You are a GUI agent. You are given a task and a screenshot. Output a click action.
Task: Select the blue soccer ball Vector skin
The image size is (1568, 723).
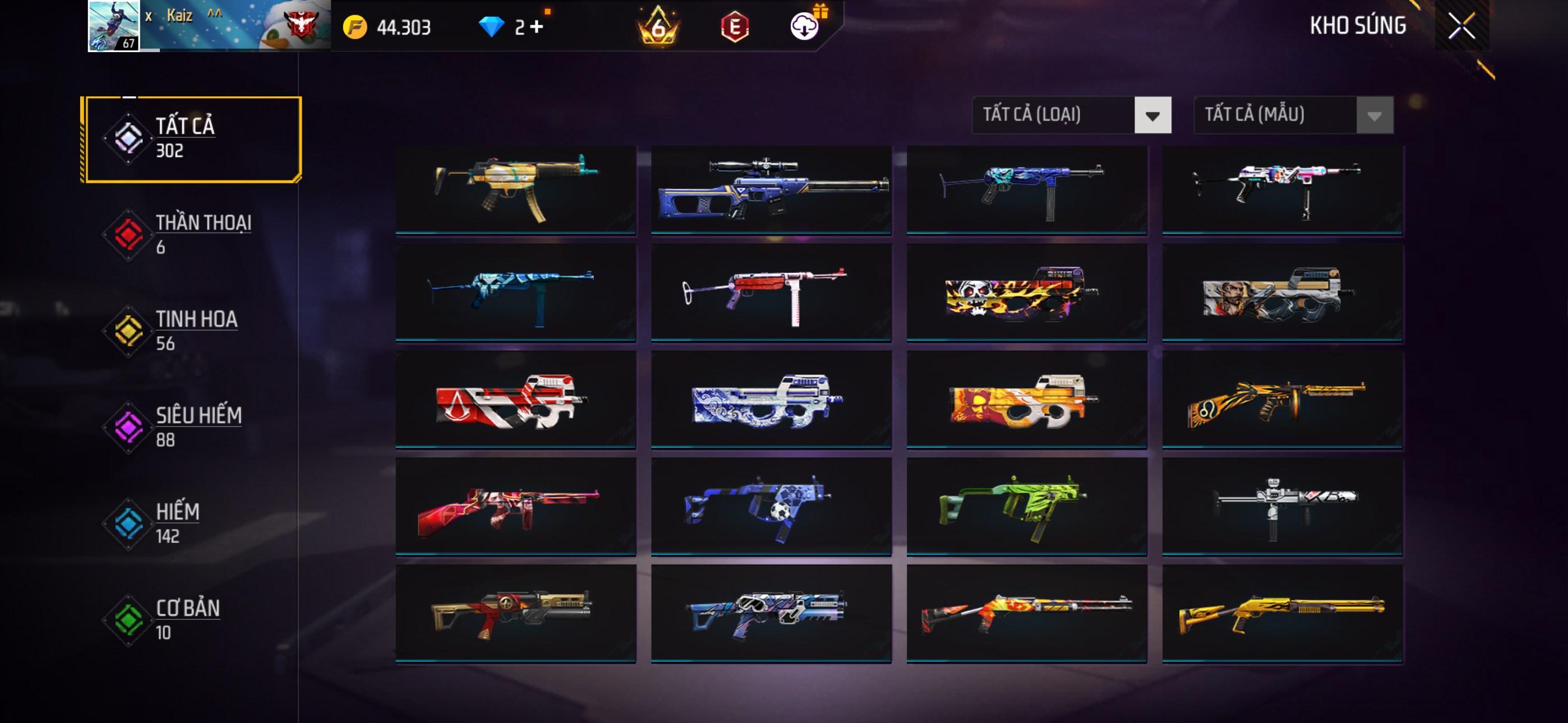771,506
